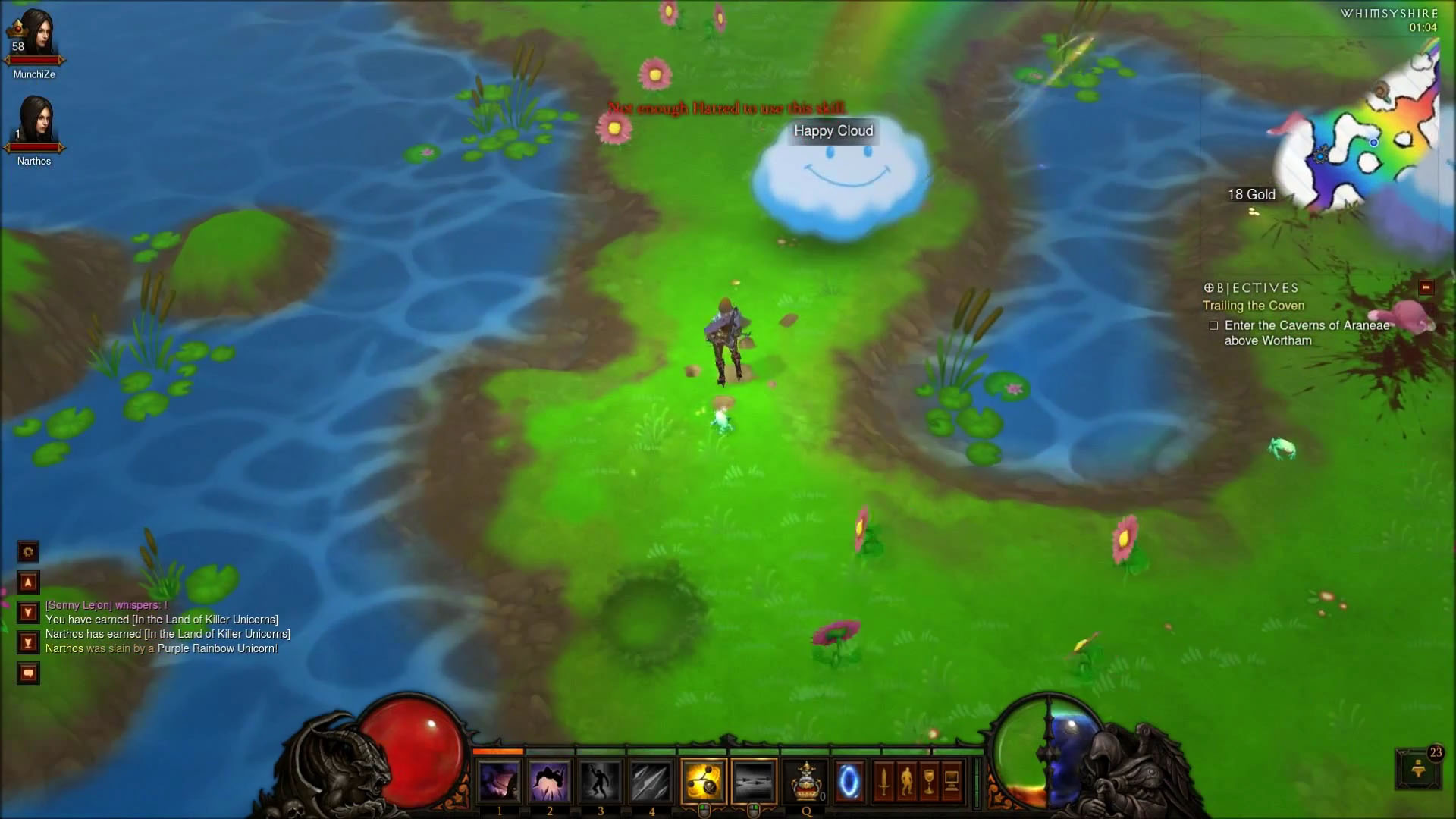Use the health potion slot
The height and width of the screenshot is (819, 1456).
[806, 781]
